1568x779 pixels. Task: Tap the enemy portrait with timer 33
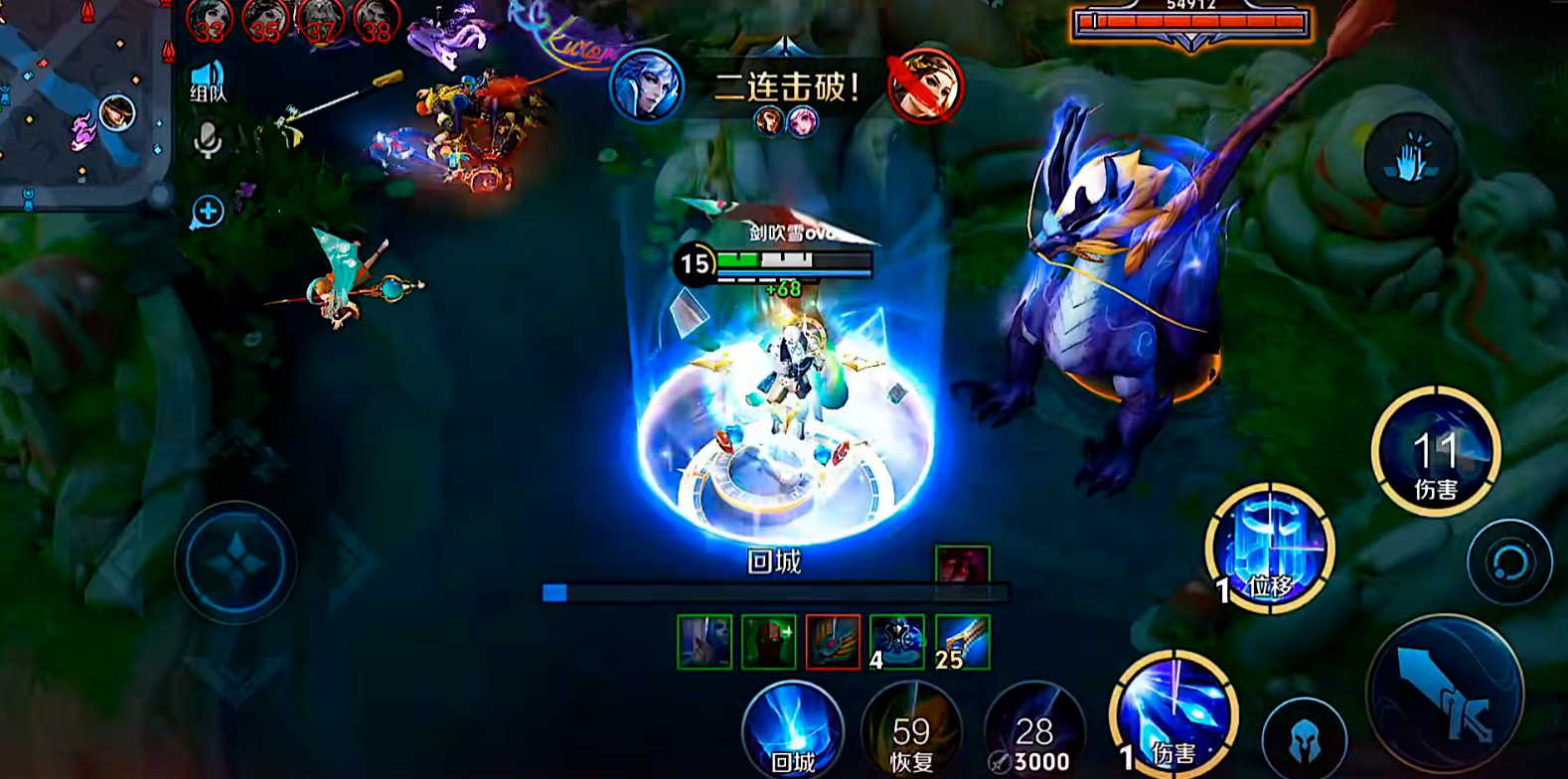(210, 20)
